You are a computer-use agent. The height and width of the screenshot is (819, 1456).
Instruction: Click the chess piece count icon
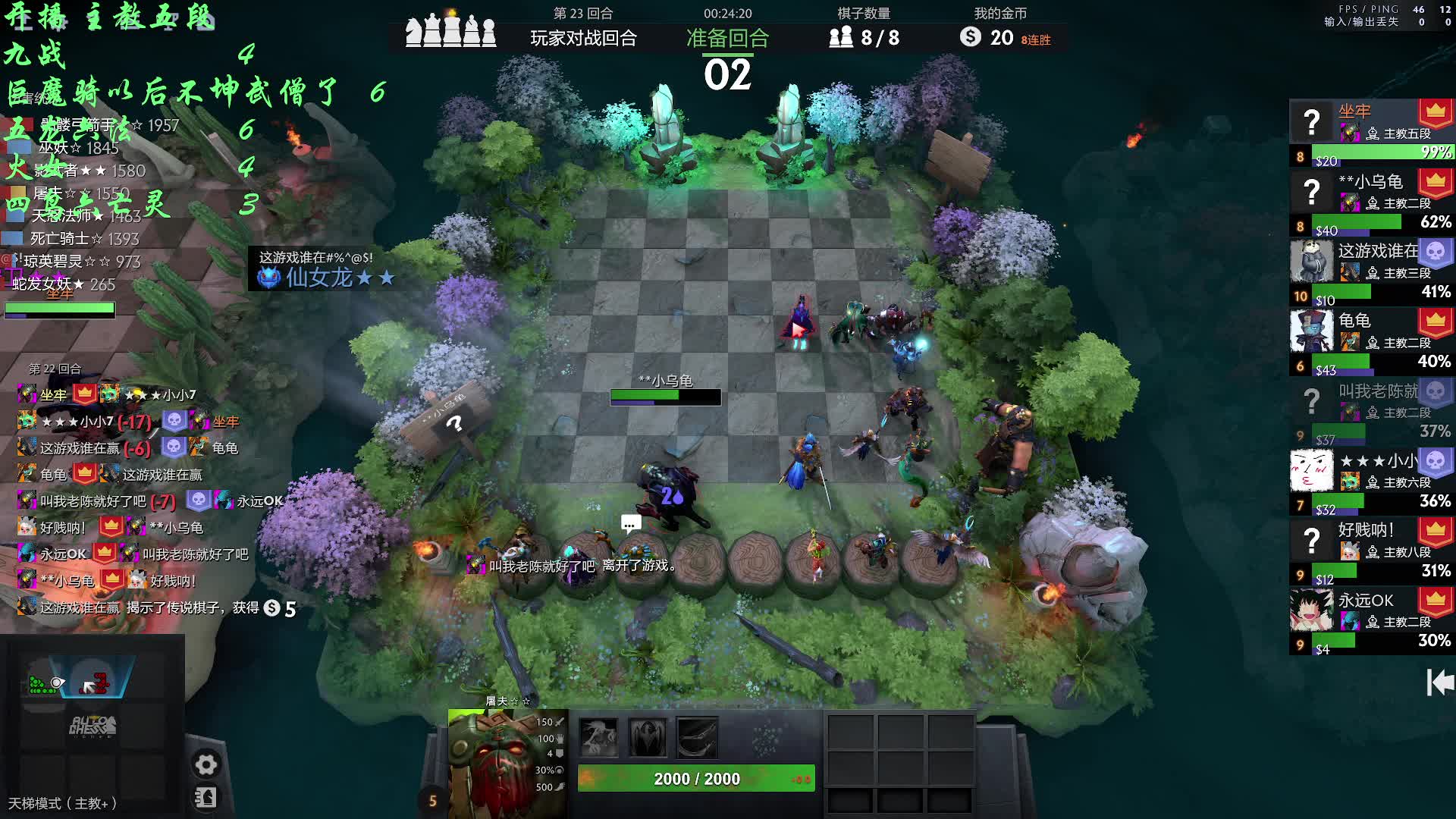pos(841,37)
